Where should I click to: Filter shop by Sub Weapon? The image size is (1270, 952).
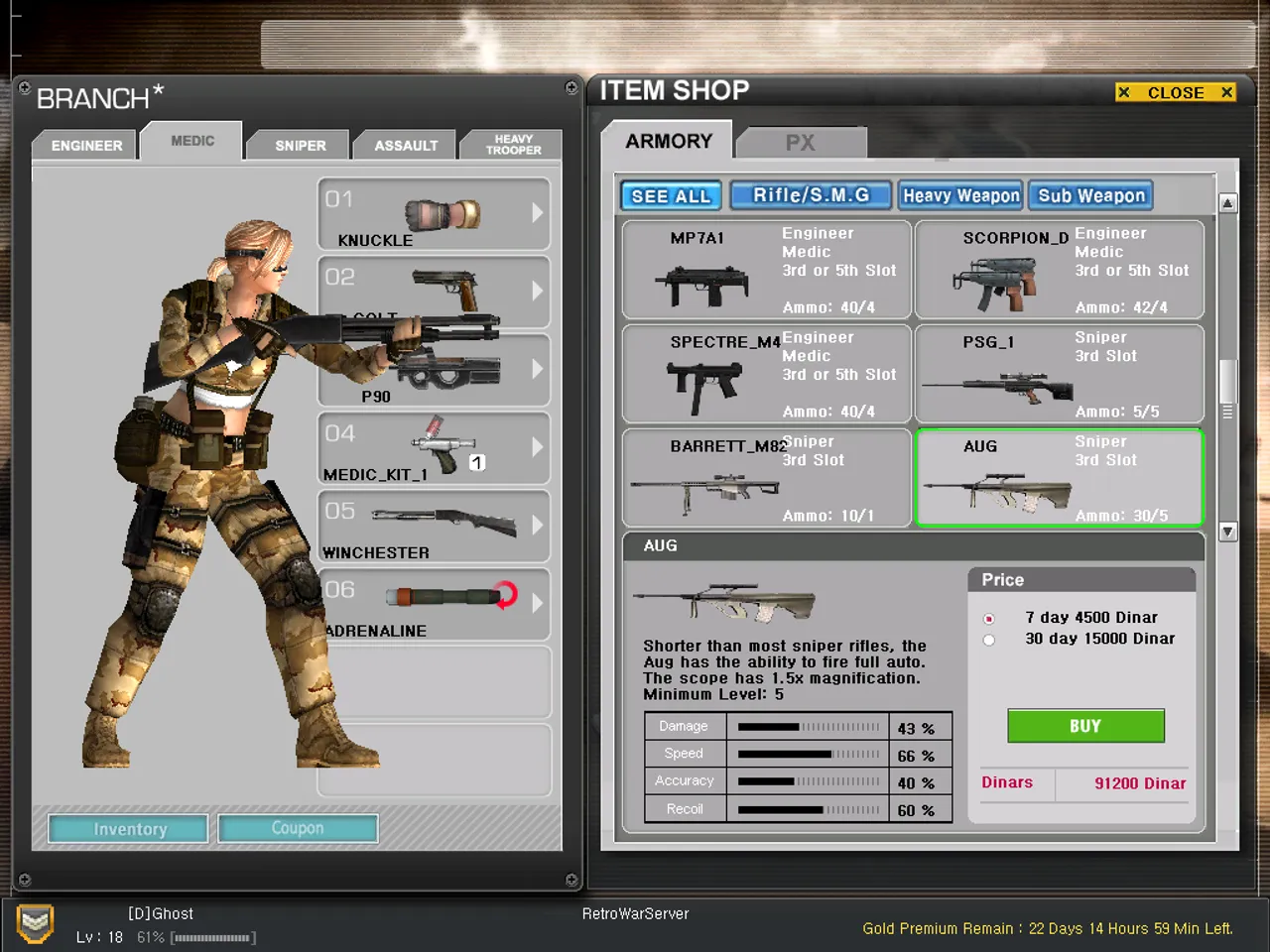1090,195
